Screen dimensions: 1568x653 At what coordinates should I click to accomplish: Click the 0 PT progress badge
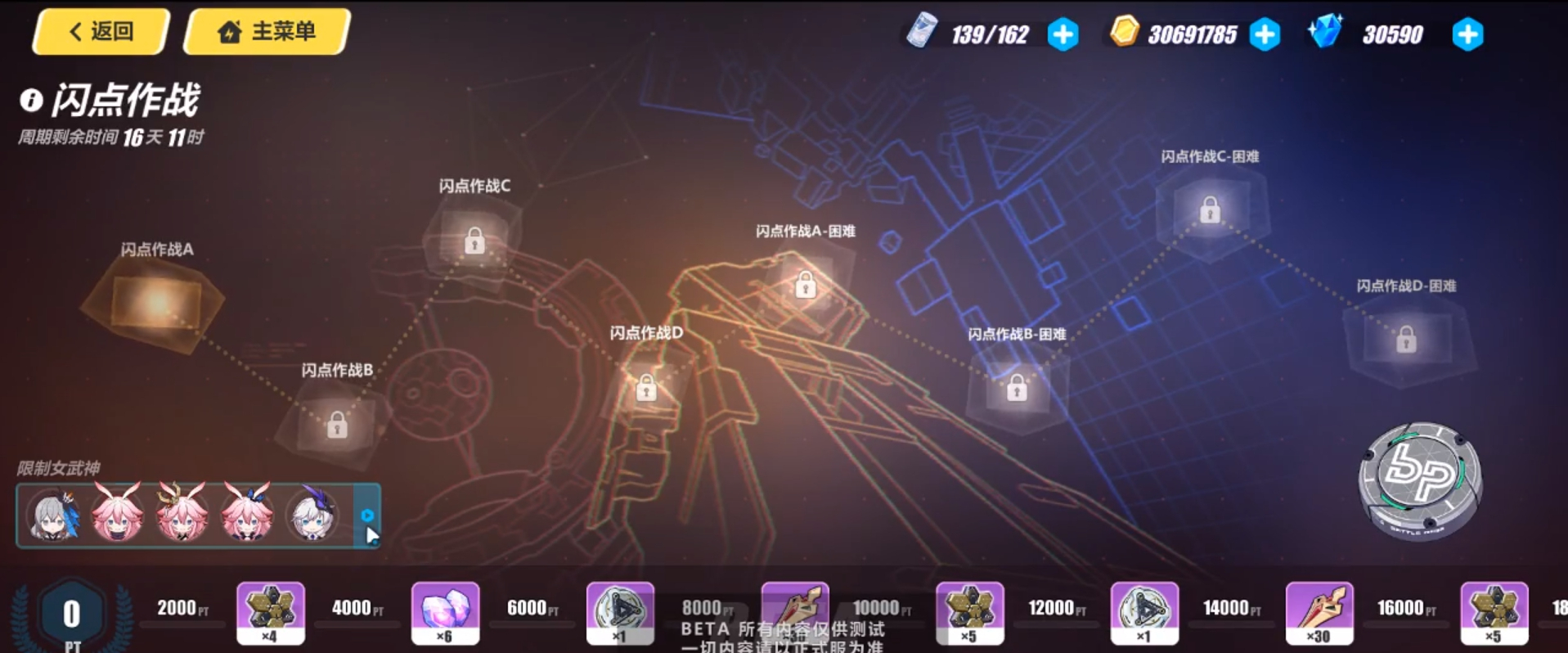coord(70,614)
